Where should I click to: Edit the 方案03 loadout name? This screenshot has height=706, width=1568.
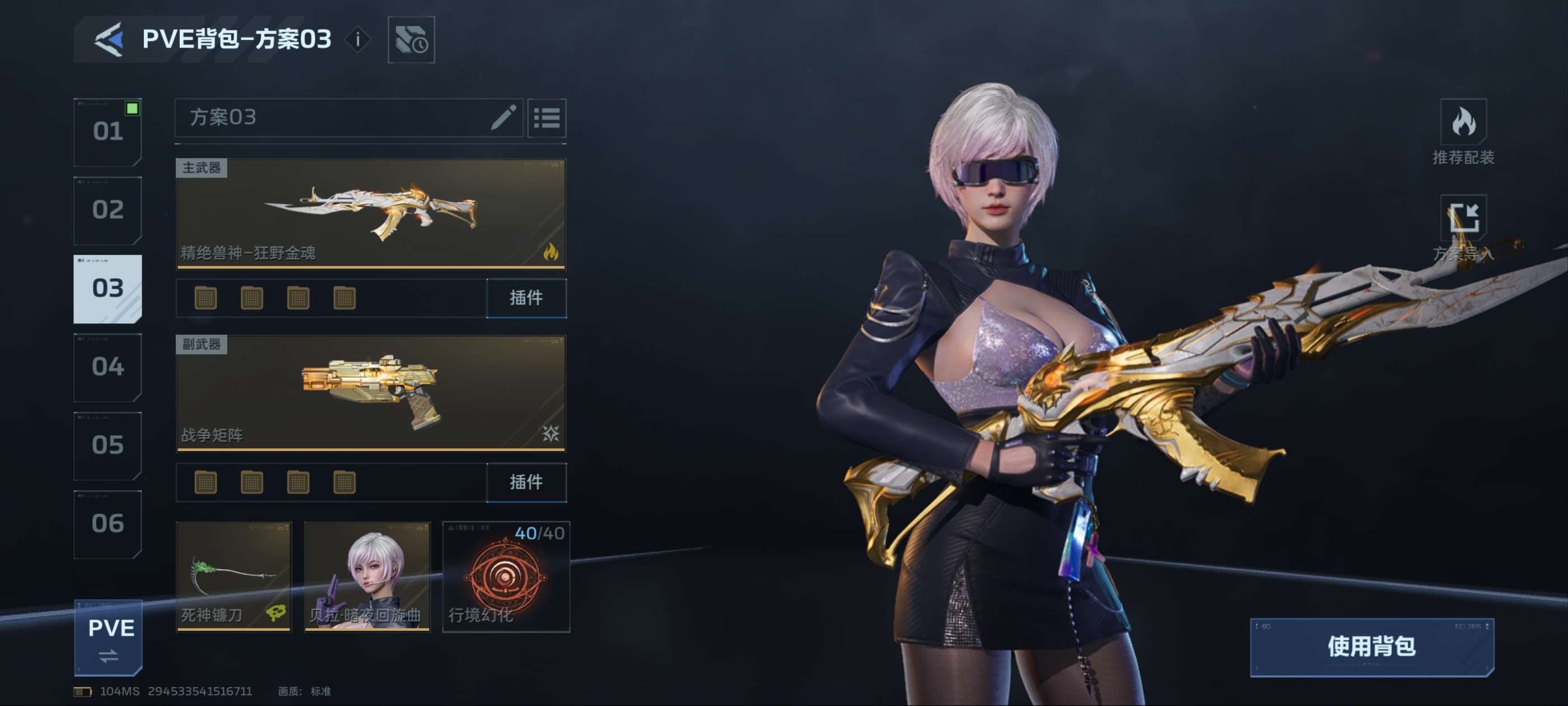(503, 117)
